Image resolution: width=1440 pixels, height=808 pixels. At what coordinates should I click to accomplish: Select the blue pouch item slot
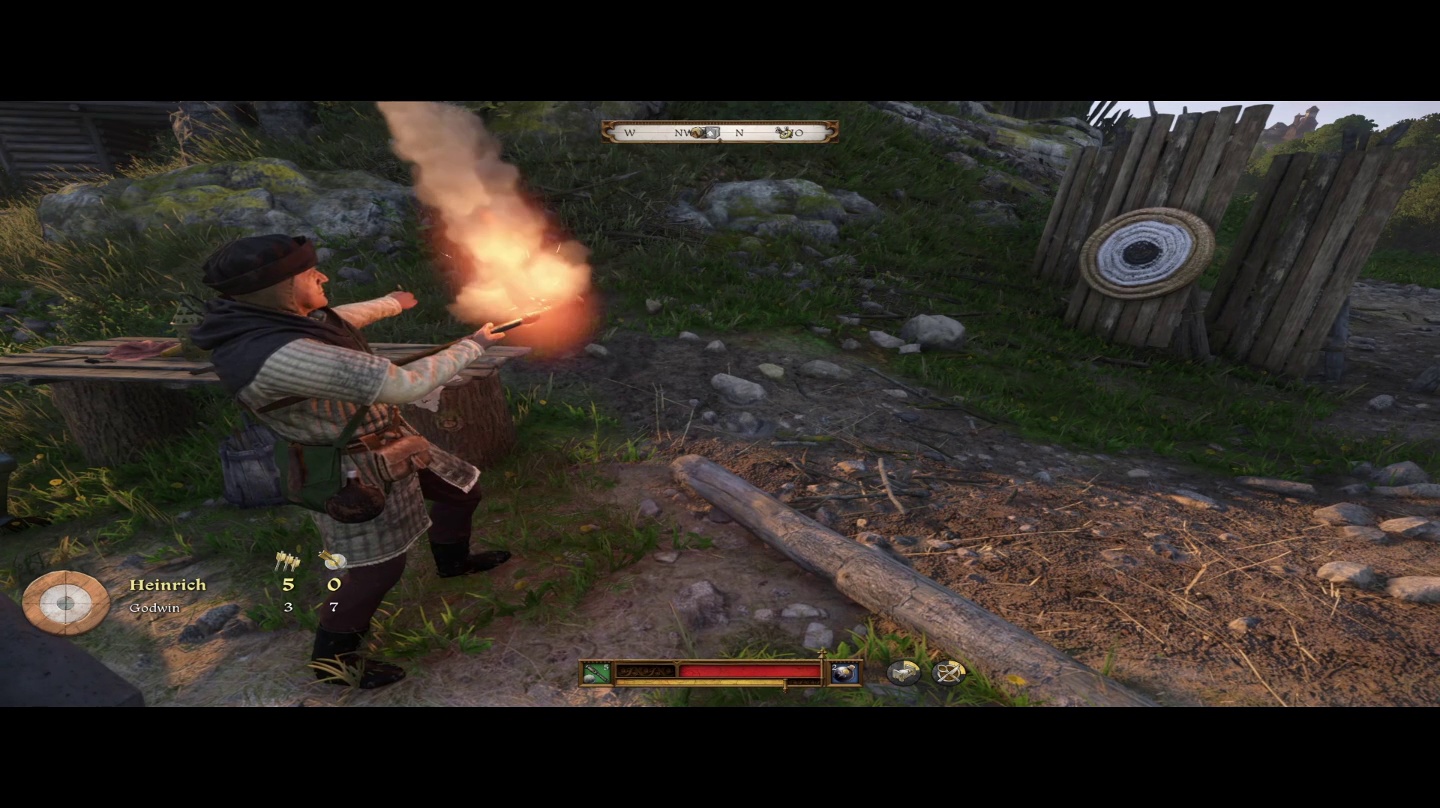(844, 673)
